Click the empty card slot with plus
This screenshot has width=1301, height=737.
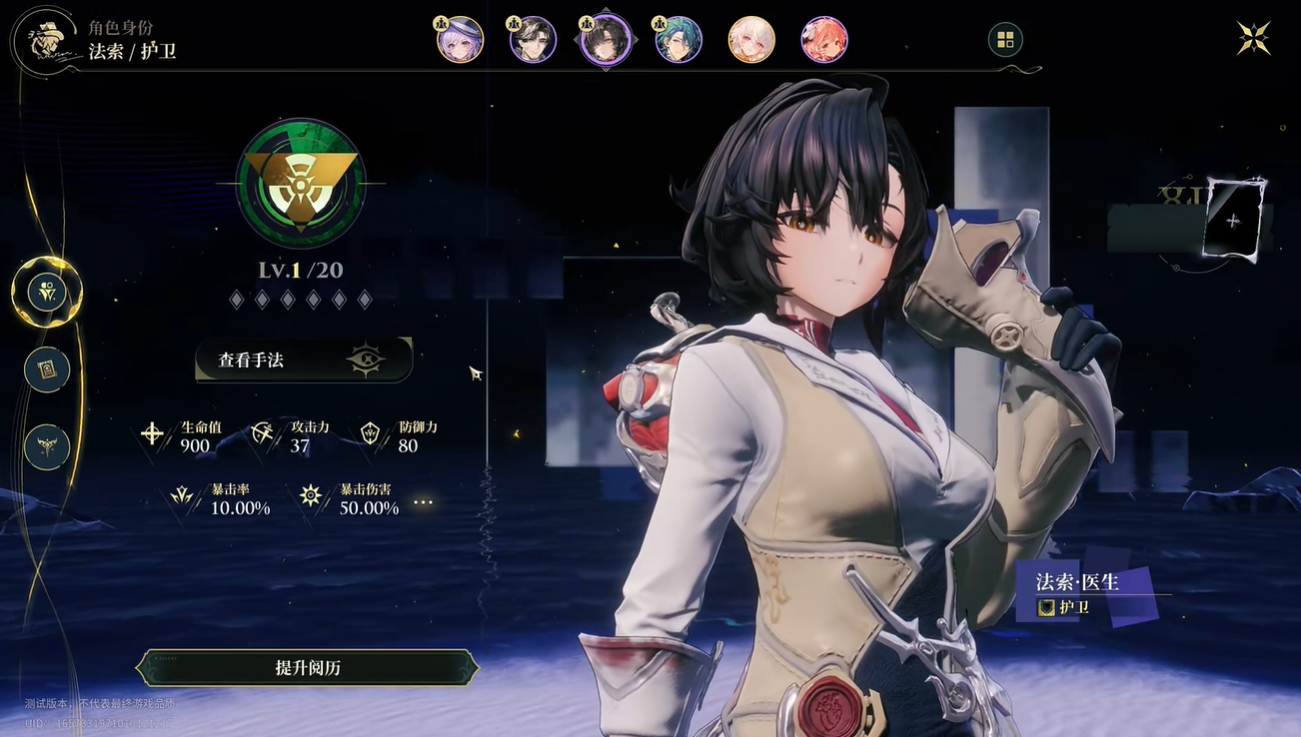click(x=1233, y=221)
